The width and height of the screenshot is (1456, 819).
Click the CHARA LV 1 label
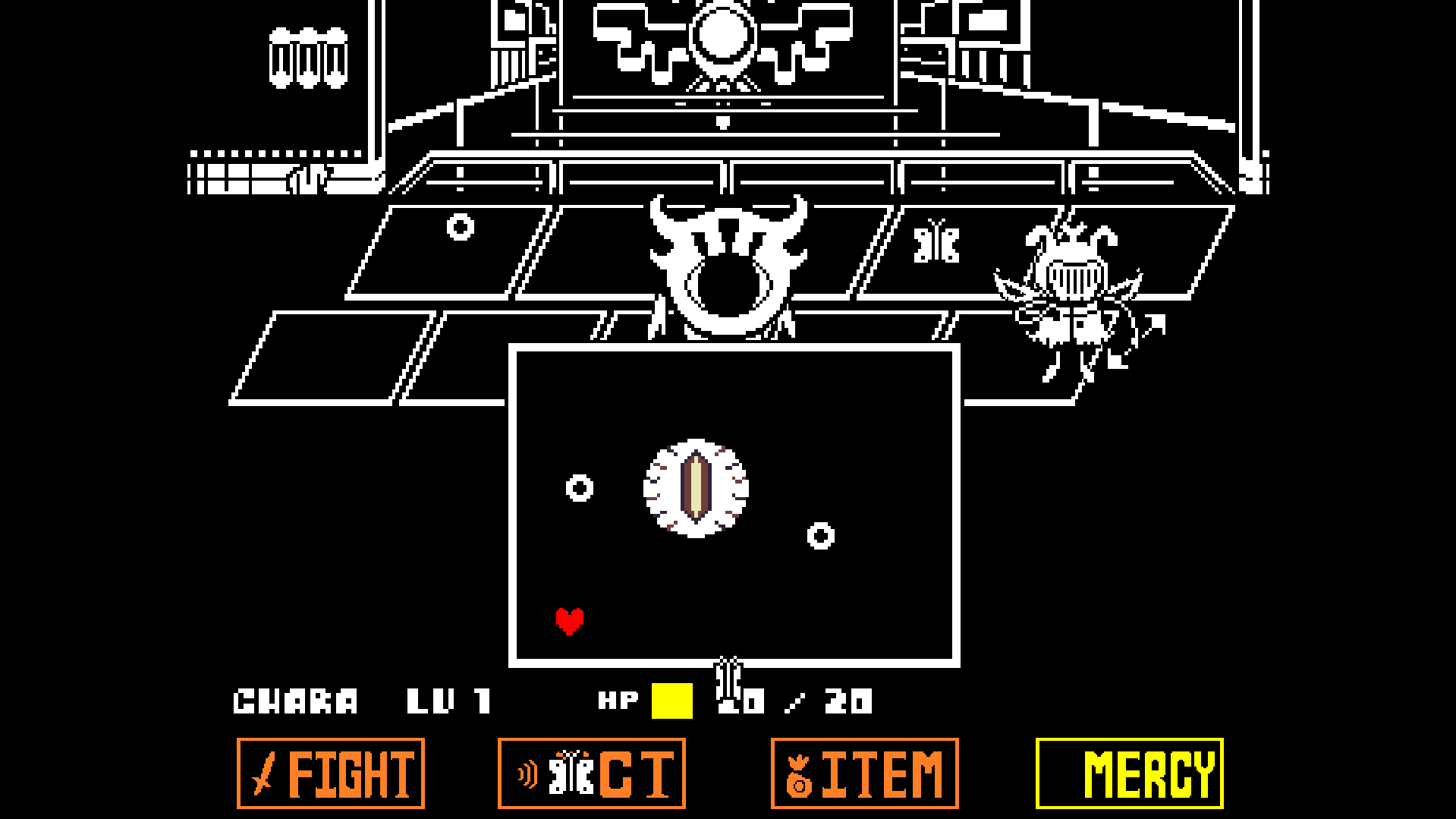click(357, 700)
